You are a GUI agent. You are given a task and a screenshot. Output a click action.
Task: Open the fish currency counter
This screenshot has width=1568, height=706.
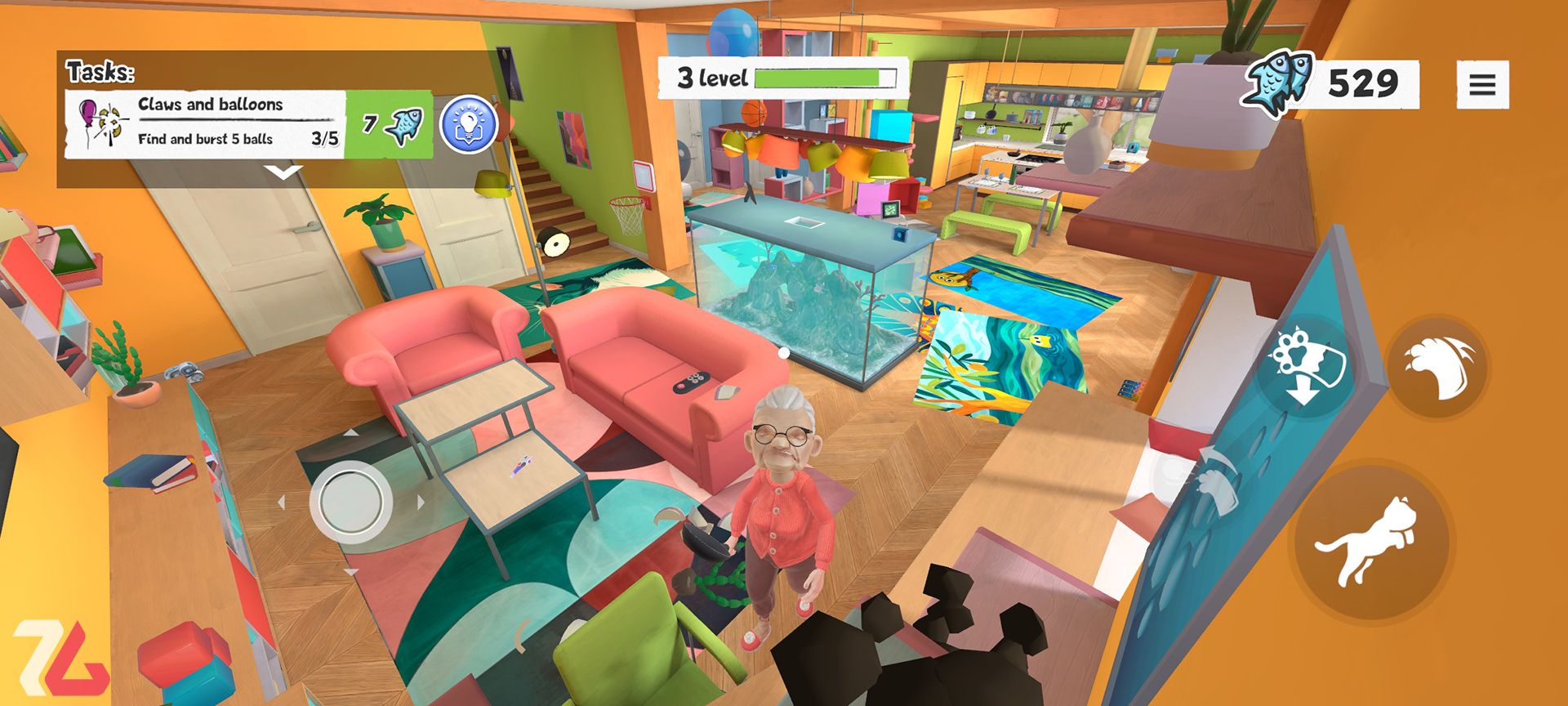pyautogui.click(x=1331, y=83)
